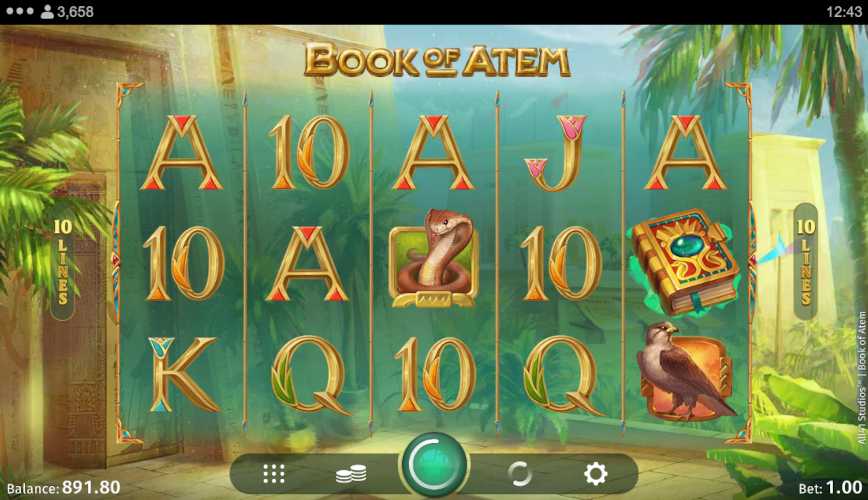Screen dimensions: 868x500
Task: Open the gear settings
Action: point(595,474)
